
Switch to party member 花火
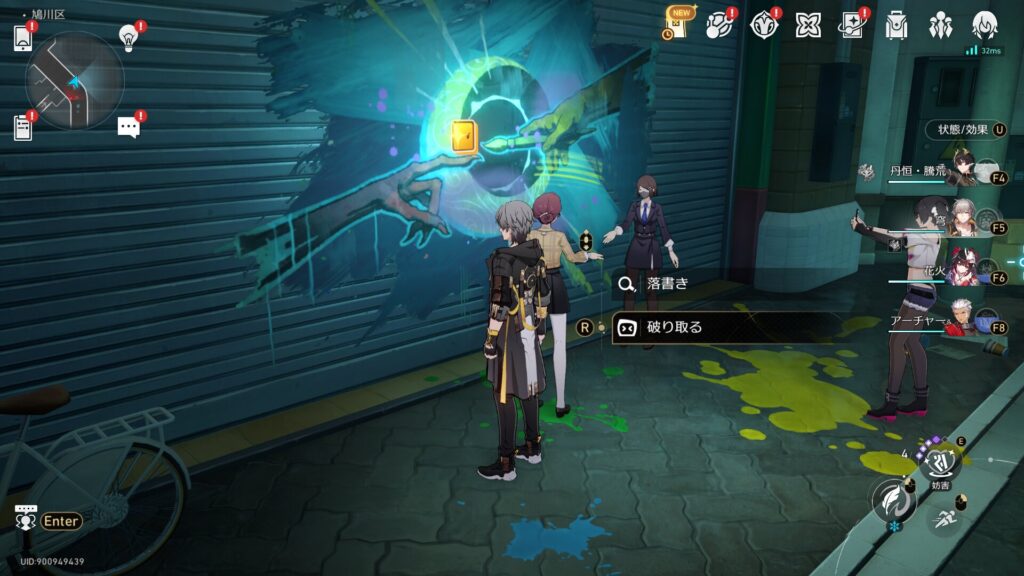964,272
